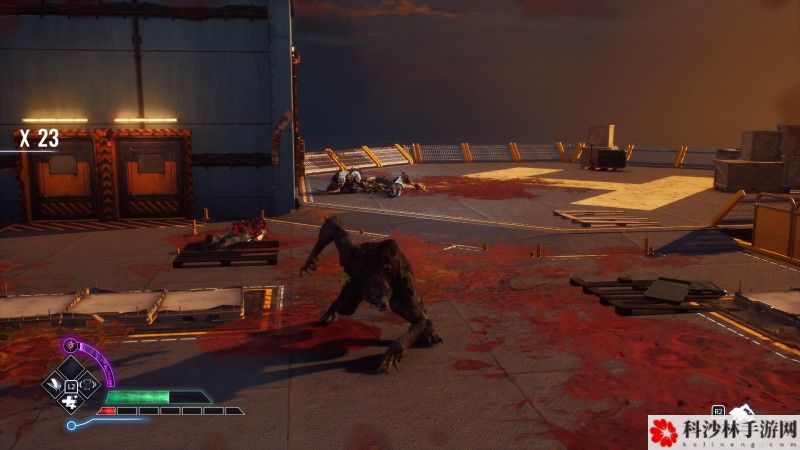This screenshot has height=450, width=800.
Task: Activate the roar ability diamond
Action: click(x=87, y=382)
